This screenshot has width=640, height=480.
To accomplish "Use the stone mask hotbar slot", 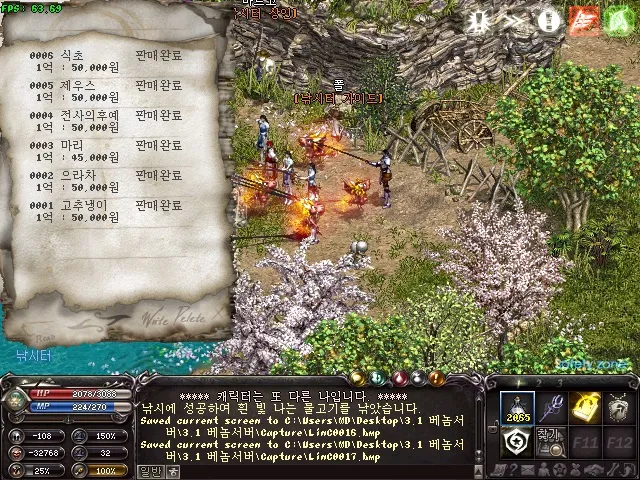I will [620, 407].
